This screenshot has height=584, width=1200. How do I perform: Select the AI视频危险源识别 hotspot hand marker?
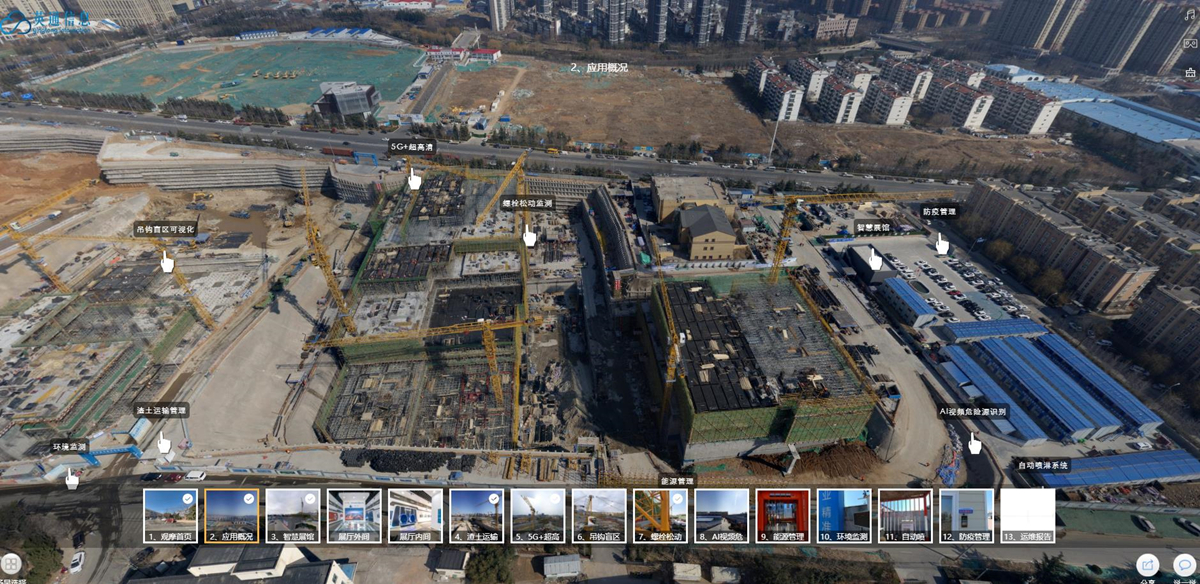(974, 443)
